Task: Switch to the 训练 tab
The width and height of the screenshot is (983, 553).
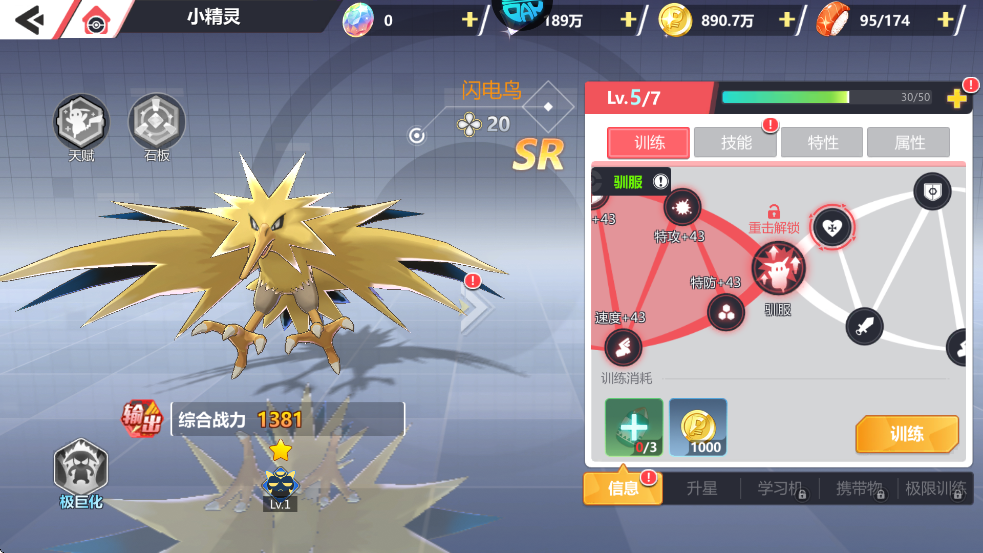Action: [x=648, y=143]
